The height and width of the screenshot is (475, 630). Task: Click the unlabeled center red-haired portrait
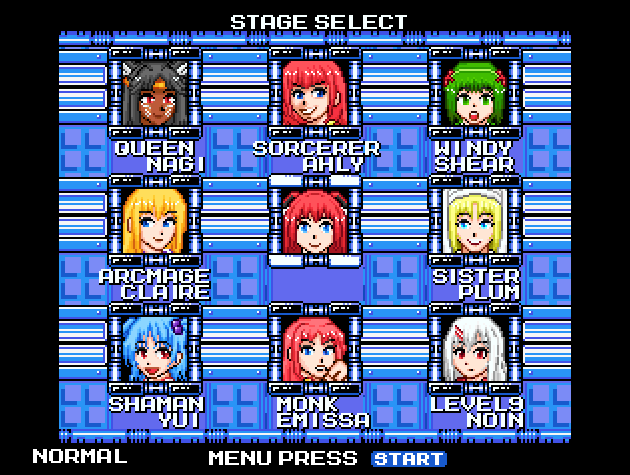315,221
